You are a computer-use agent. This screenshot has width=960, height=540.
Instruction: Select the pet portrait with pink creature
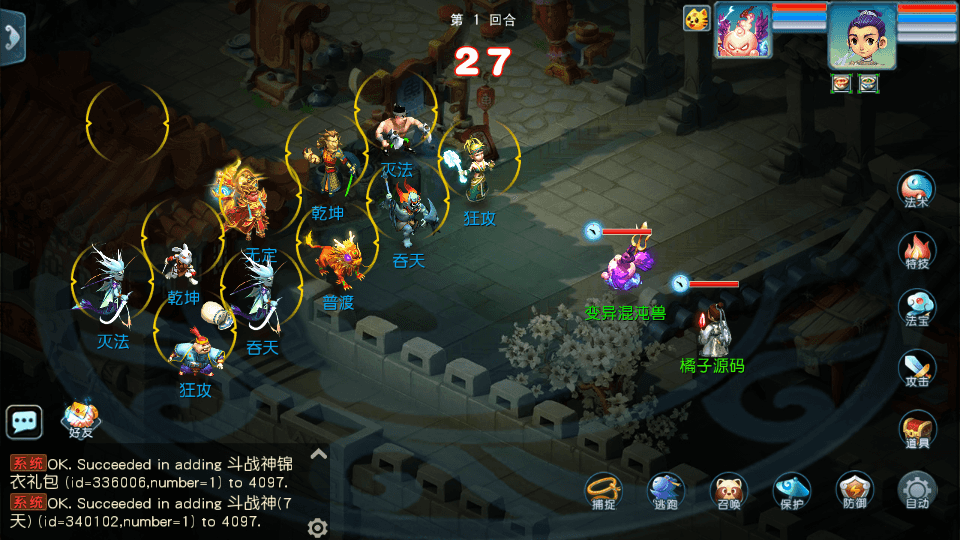[742, 30]
